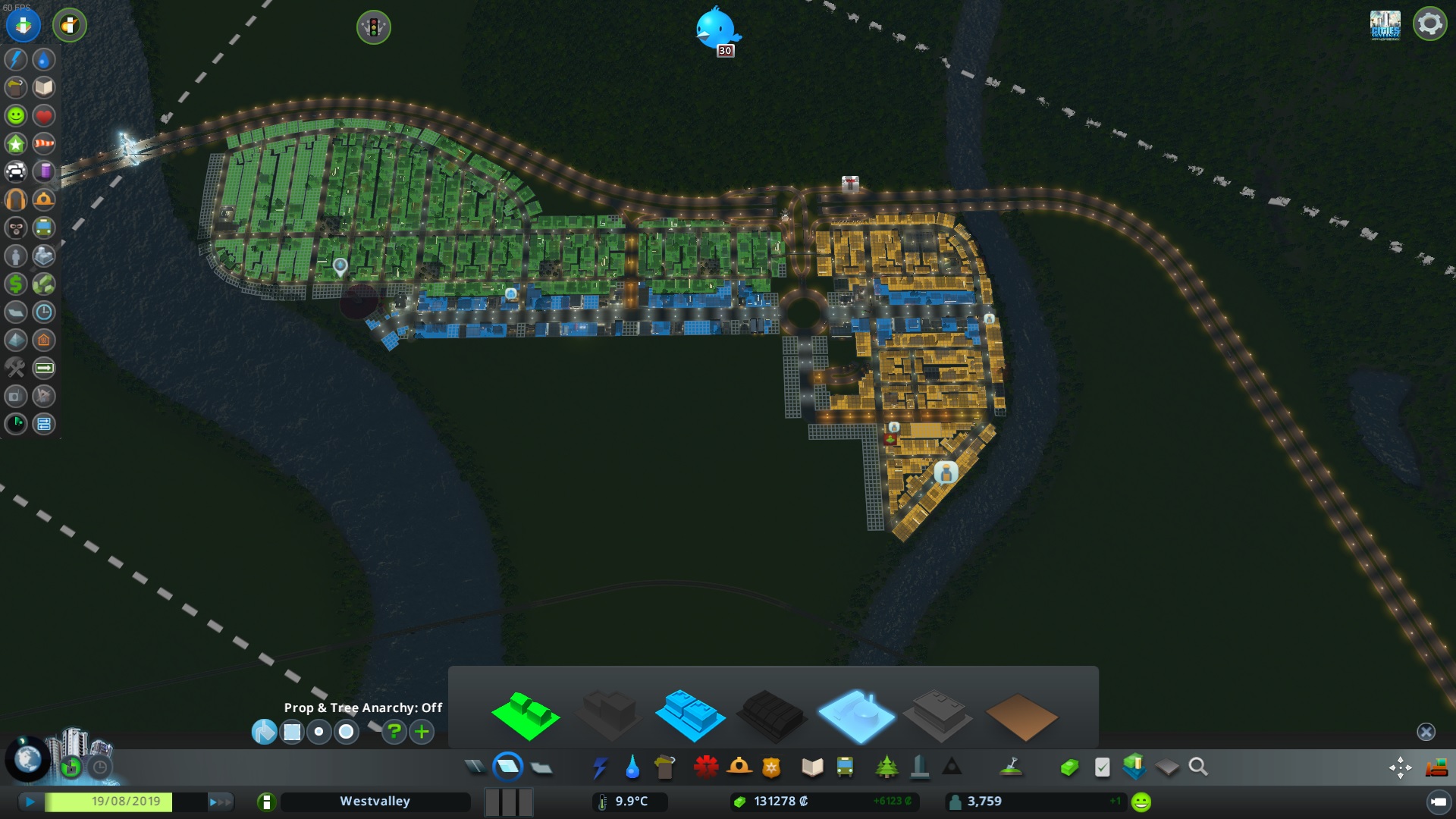Open the Electricity build menu
This screenshot has height=819, width=1456.
click(x=600, y=767)
